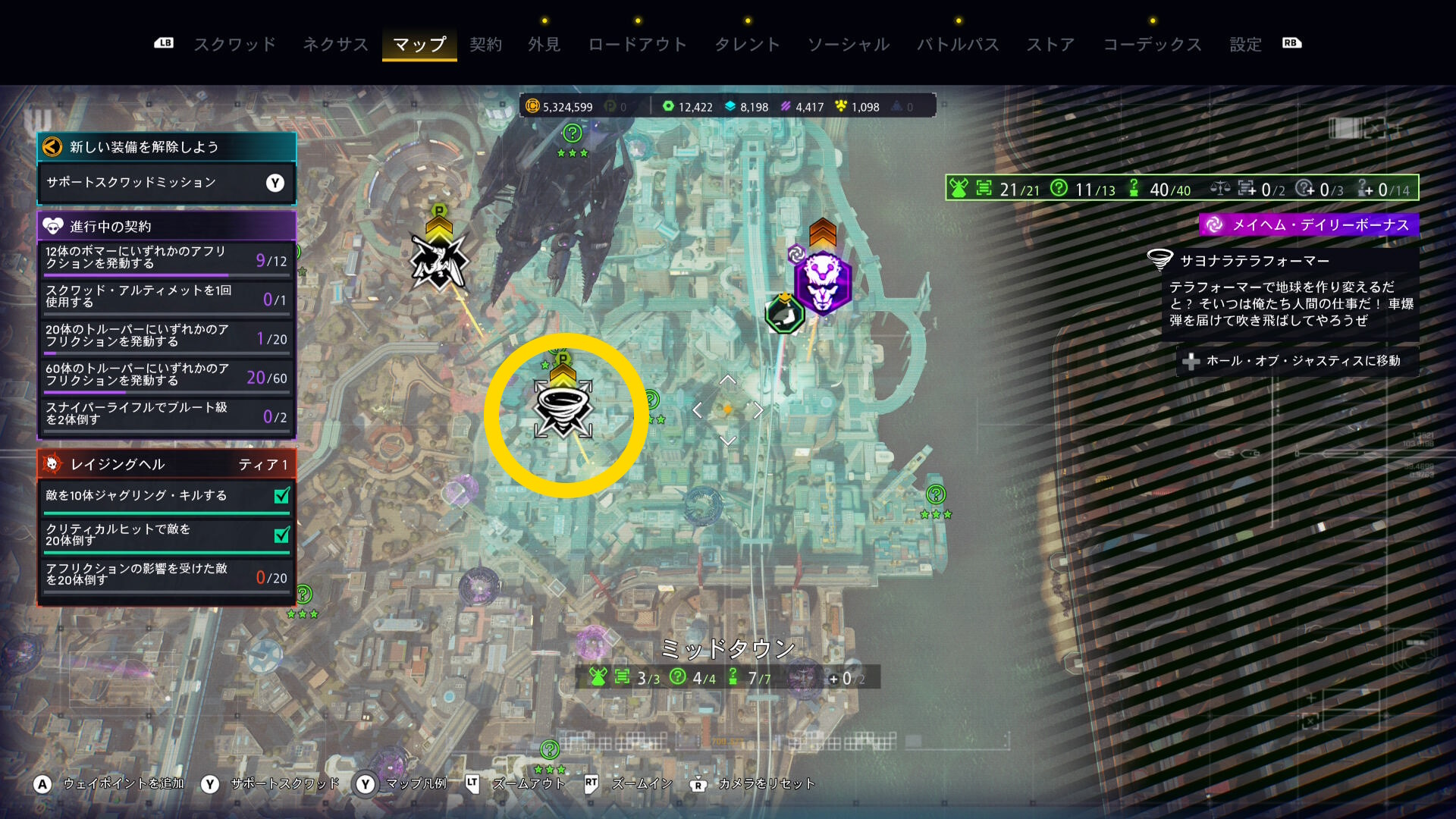This screenshot has height=819, width=1456.
Task: Go to the 契約 tab
Action: pos(485,44)
